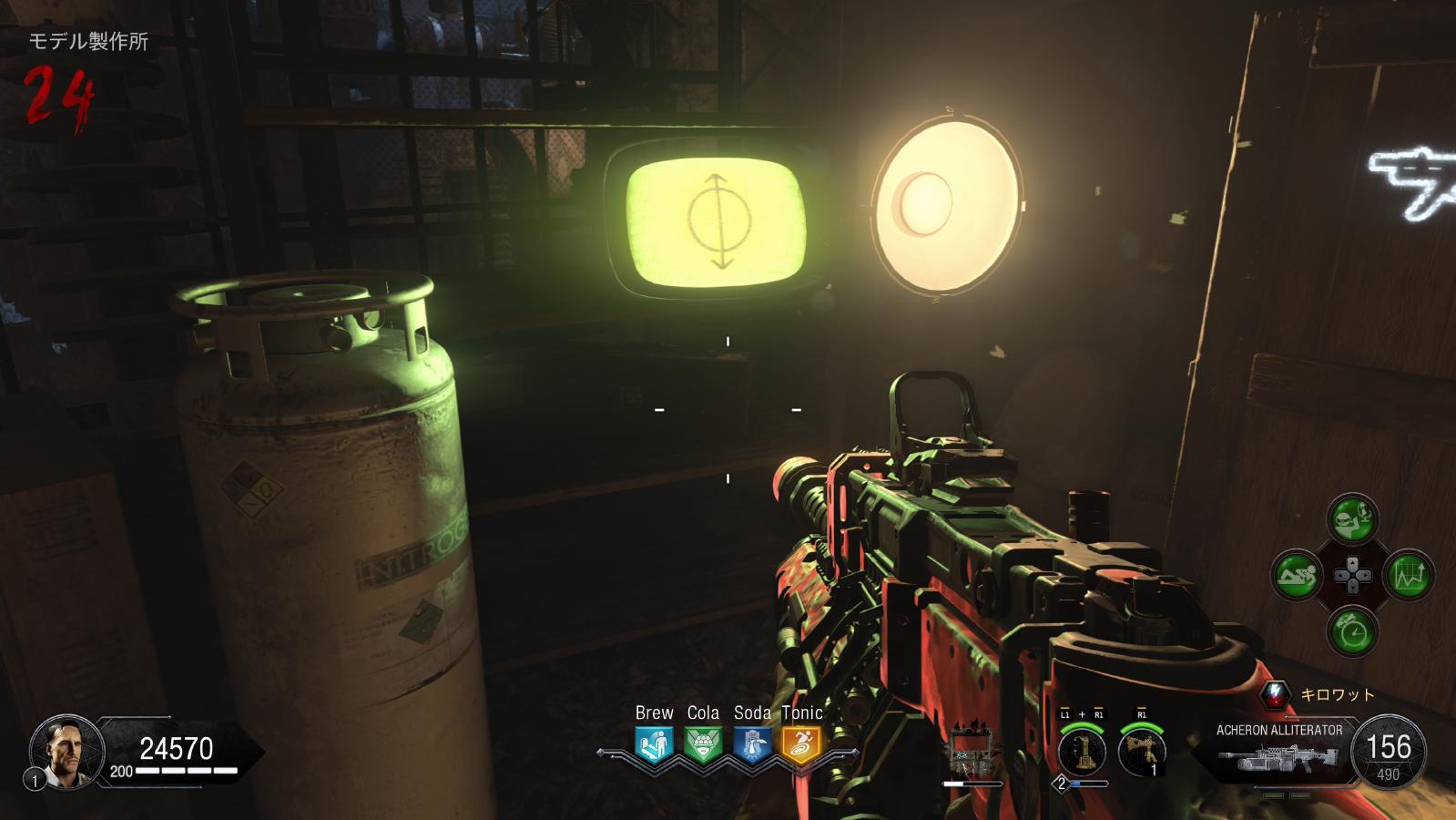
Task: Activate the special weapon charge icon
Action: pos(1083,753)
